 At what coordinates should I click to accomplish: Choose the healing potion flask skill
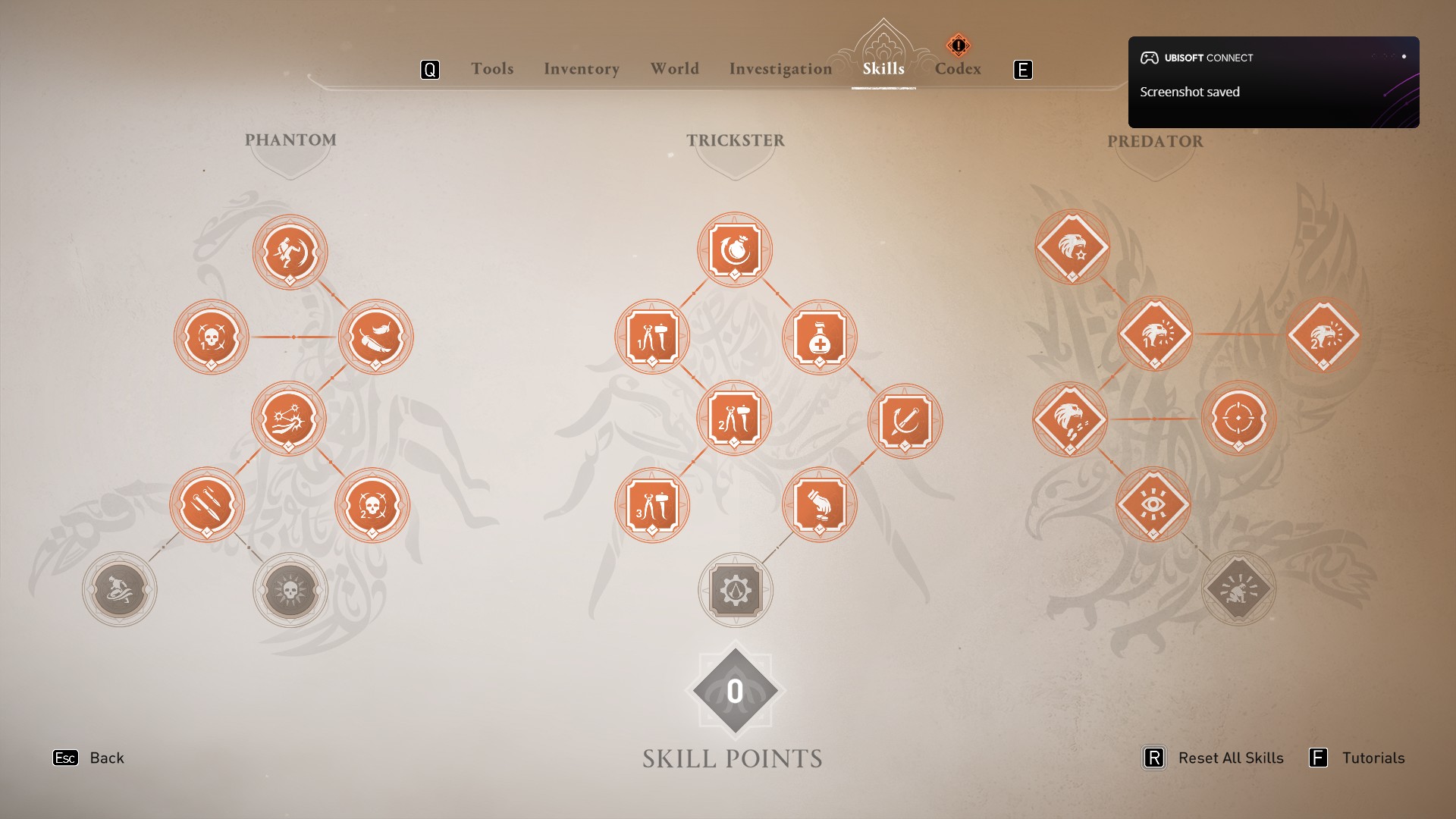pyautogui.click(x=820, y=337)
